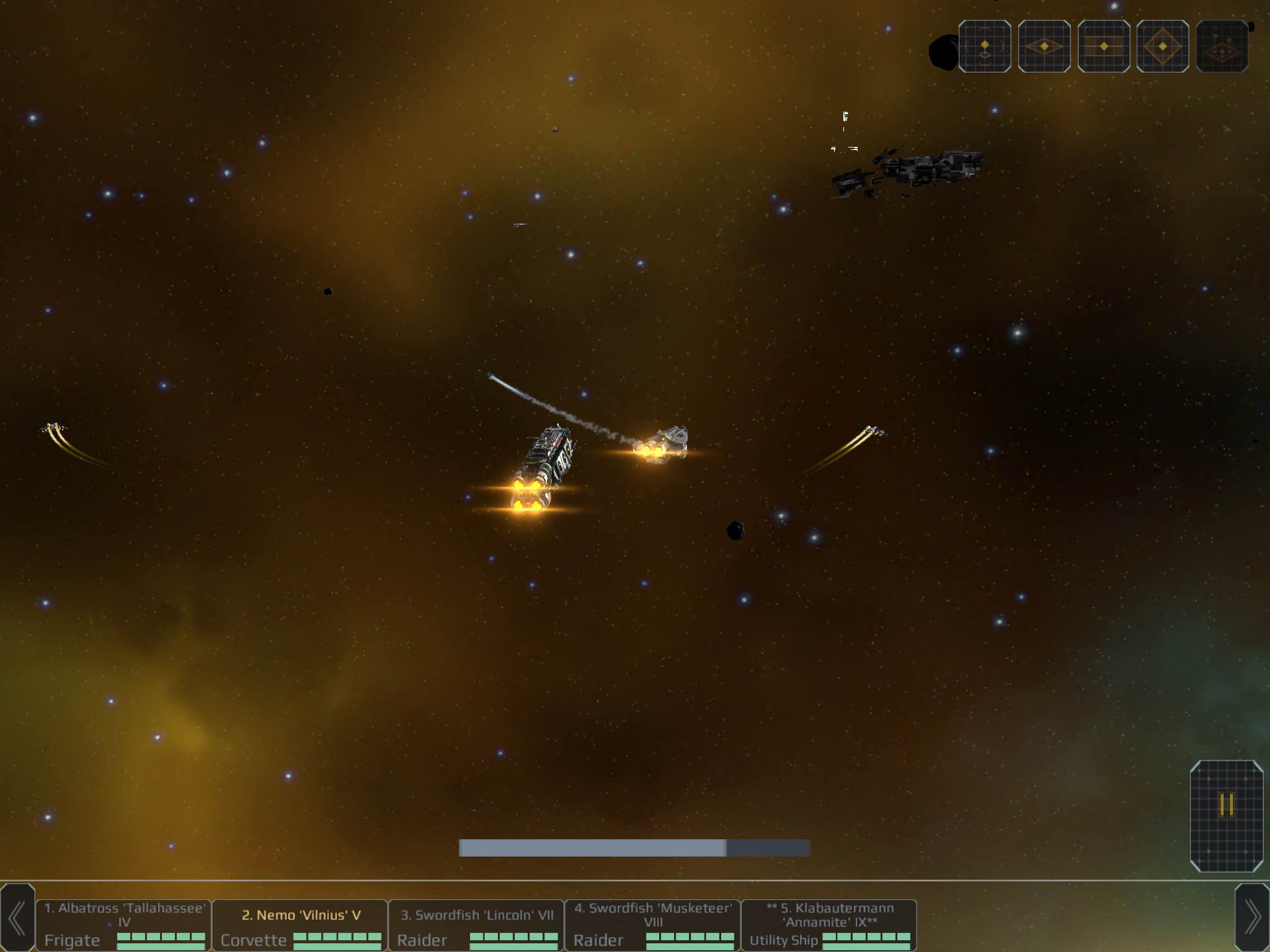Pick the Swordfish 'Musketeer' VIII raider
This screenshot has width=1270, height=952.
(x=652, y=924)
